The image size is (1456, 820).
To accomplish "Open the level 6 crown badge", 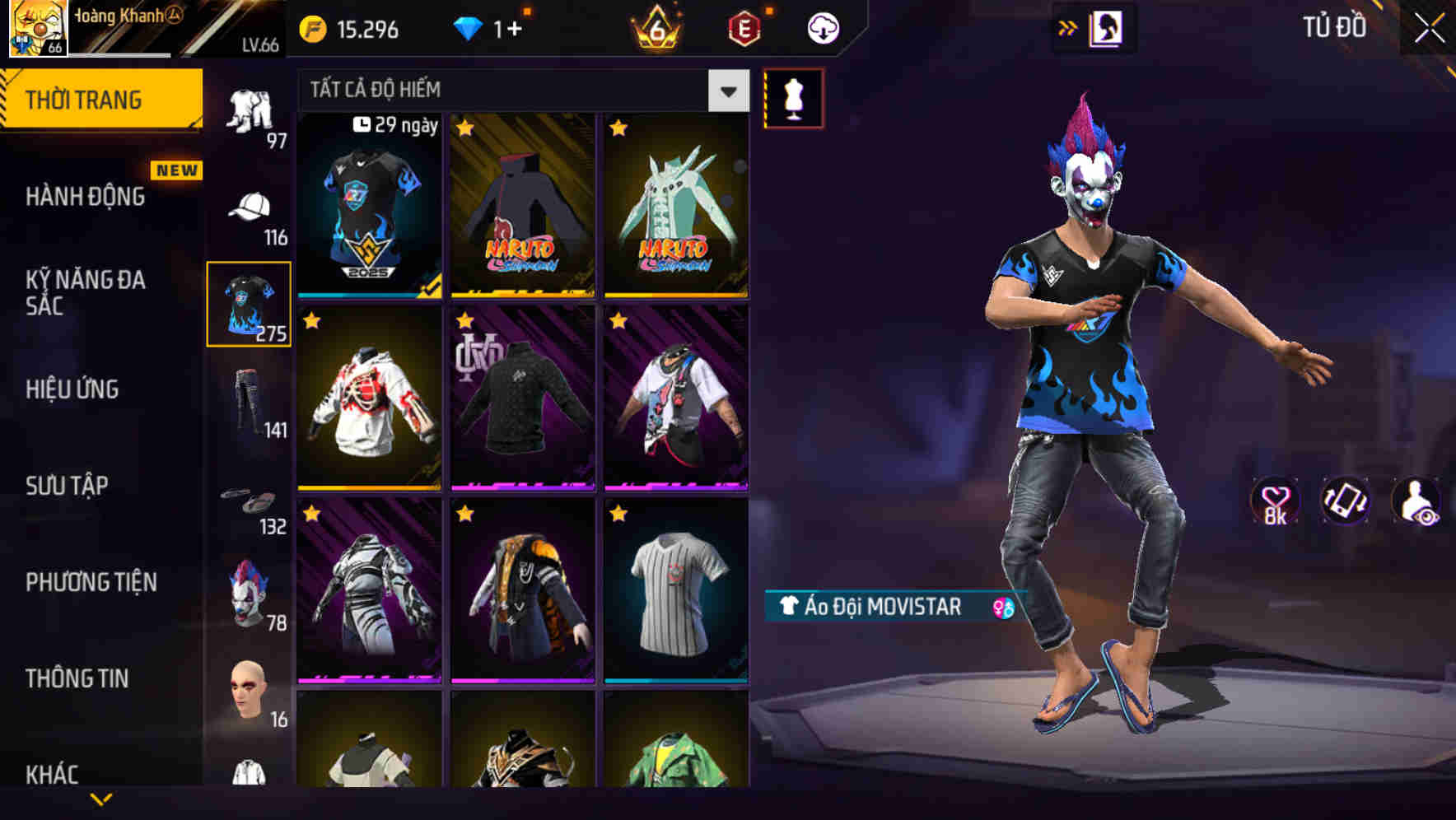I will (x=655, y=30).
